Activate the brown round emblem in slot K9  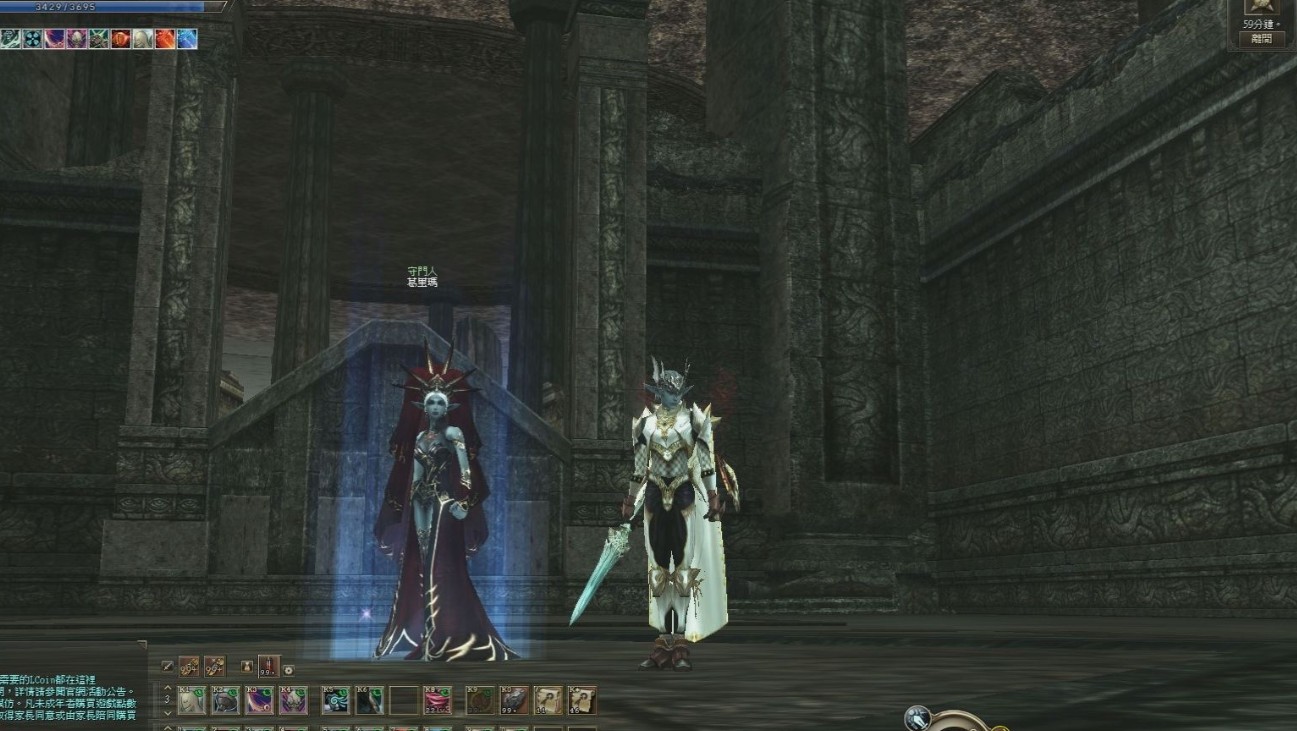pyautogui.click(x=480, y=700)
